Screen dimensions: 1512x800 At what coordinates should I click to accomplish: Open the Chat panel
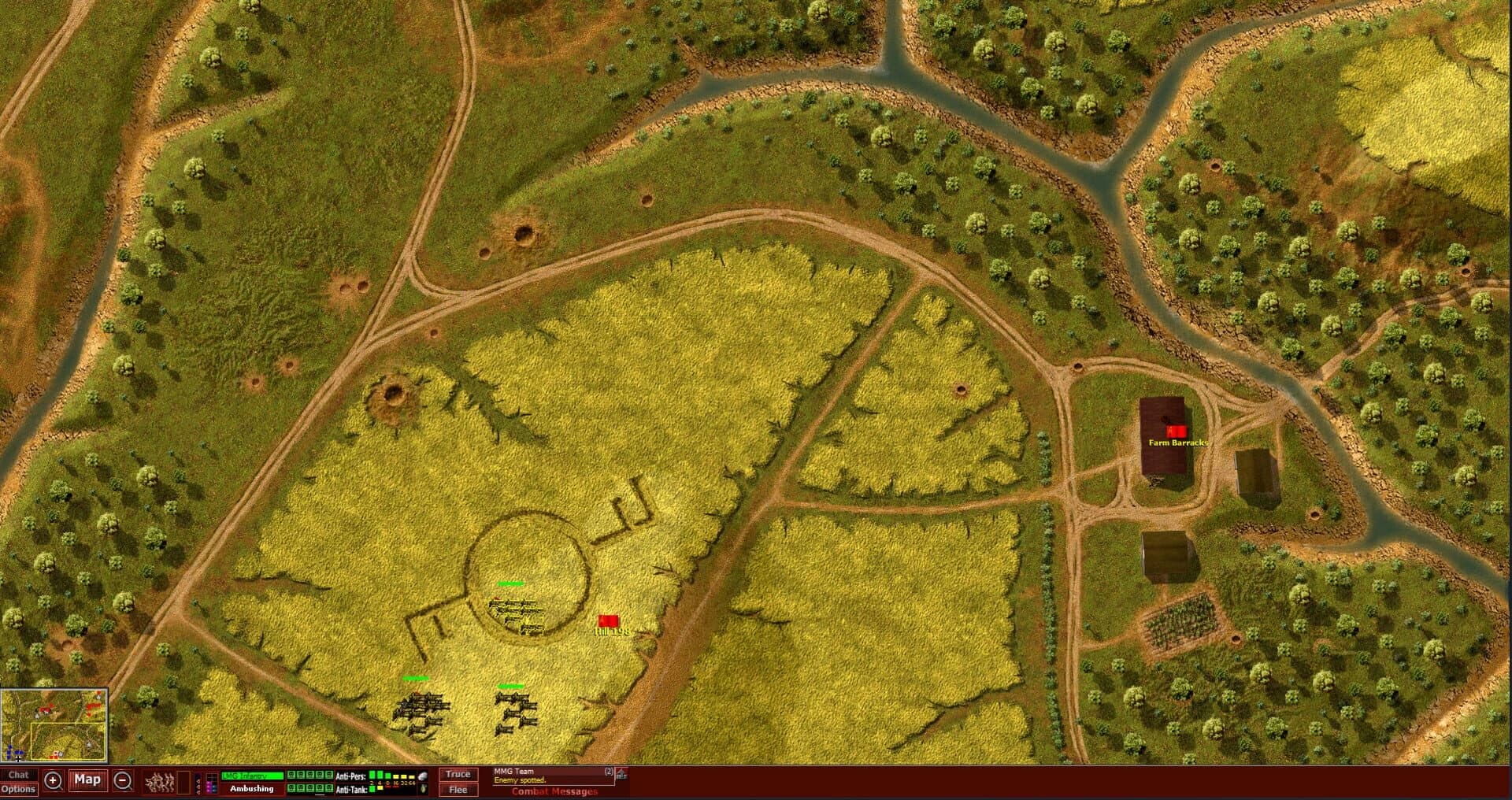pyautogui.click(x=19, y=775)
